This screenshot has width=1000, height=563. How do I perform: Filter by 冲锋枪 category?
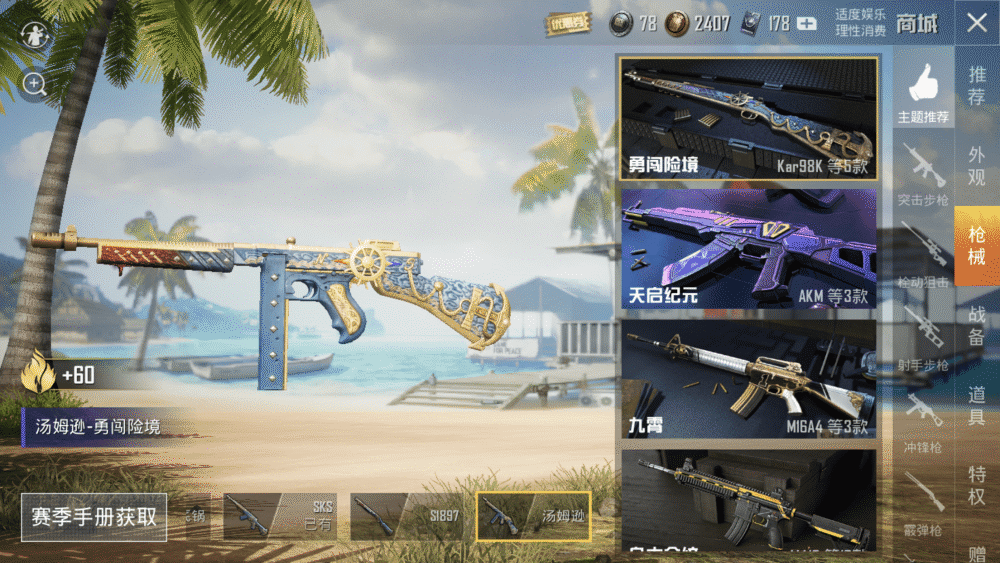923,422
